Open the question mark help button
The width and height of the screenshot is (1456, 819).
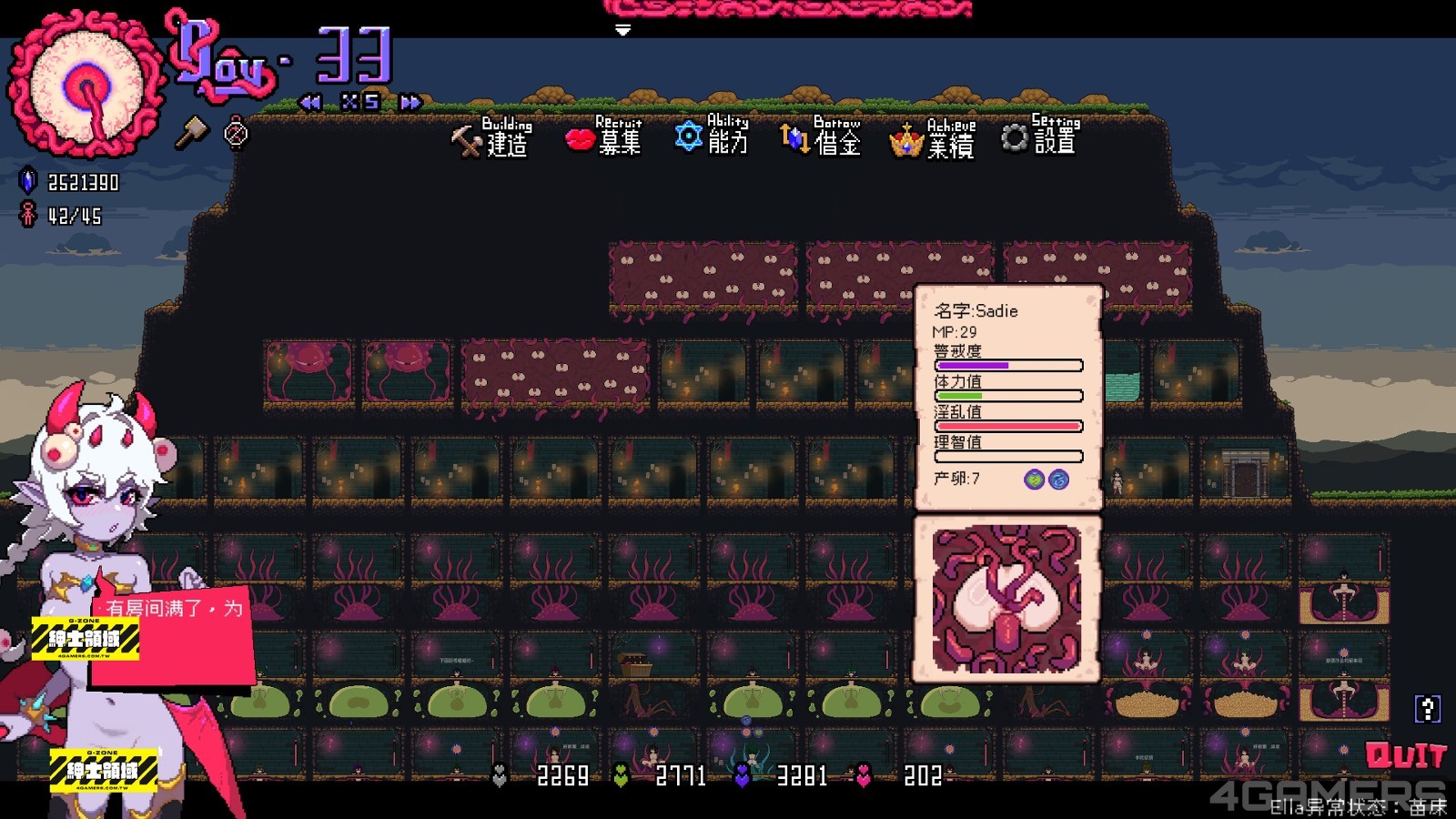(x=1427, y=708)
